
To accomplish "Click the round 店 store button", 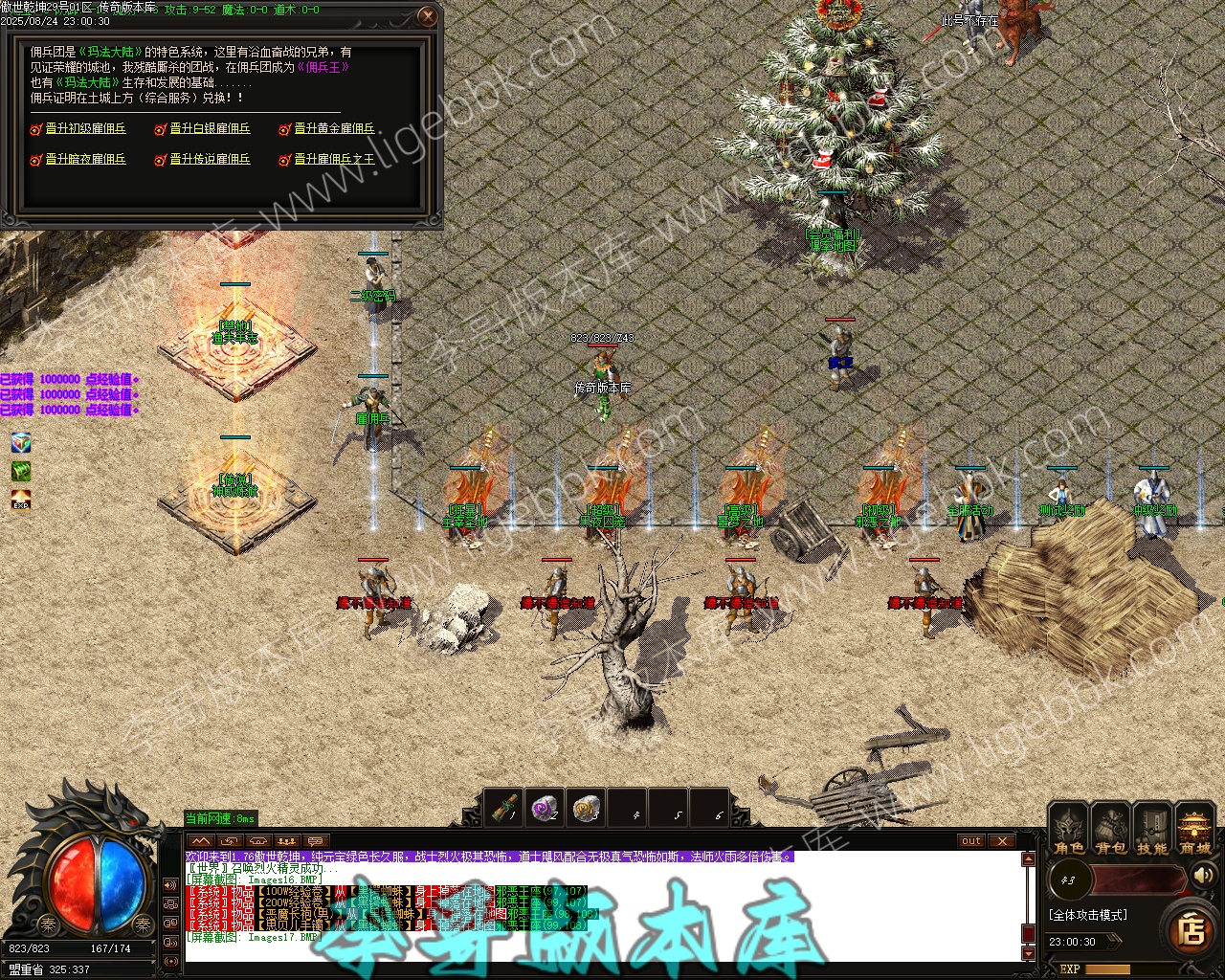I will (x=1191, y=929).
